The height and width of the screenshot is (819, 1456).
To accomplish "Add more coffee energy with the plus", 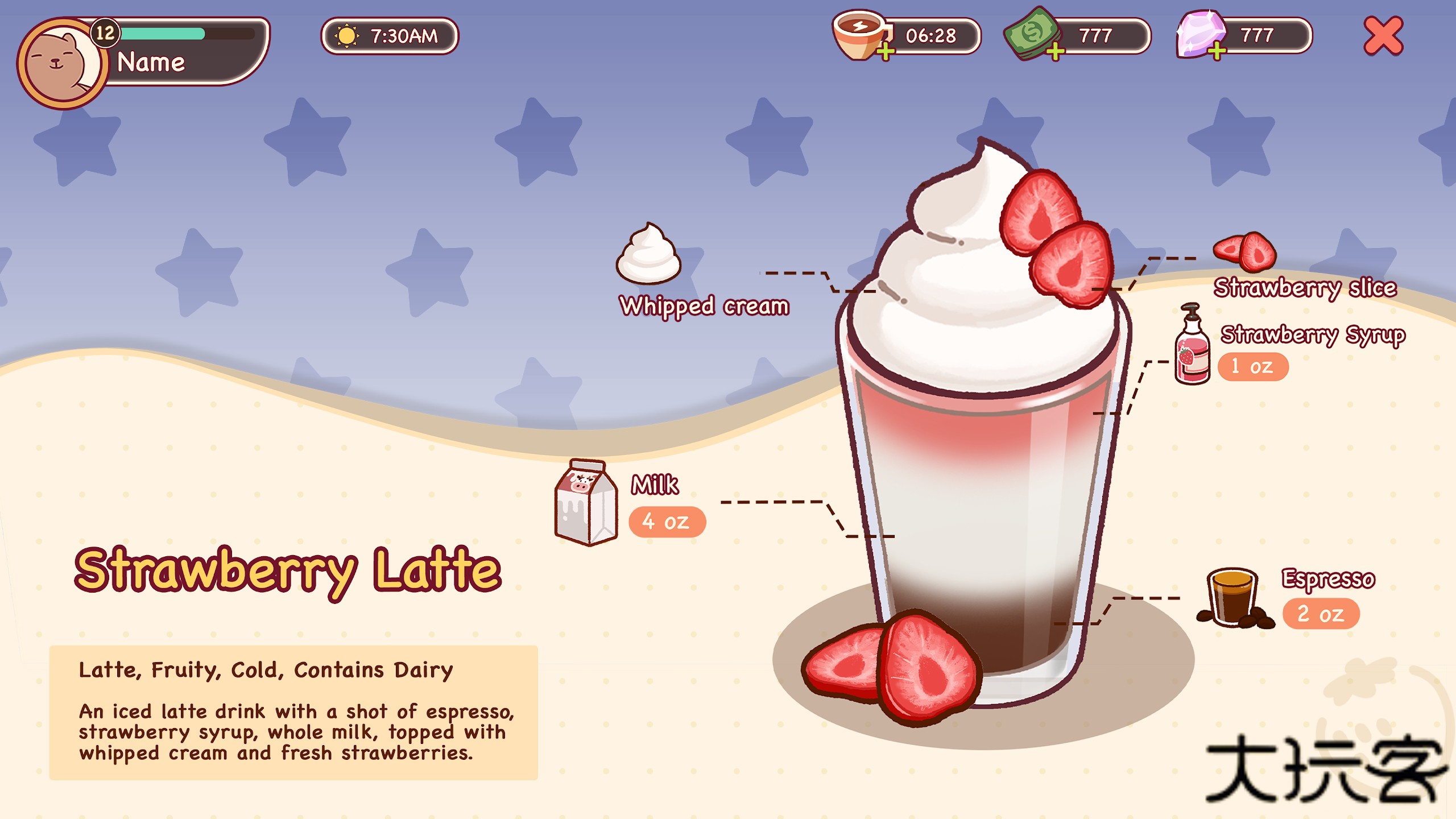I will tap(885, 52).
